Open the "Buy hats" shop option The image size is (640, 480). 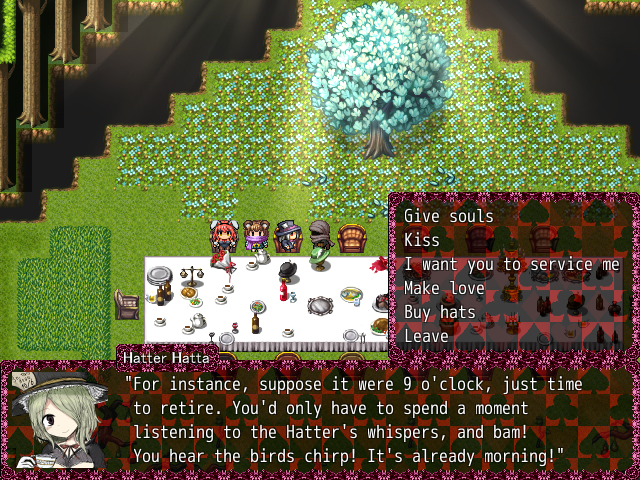coord(440,312)
